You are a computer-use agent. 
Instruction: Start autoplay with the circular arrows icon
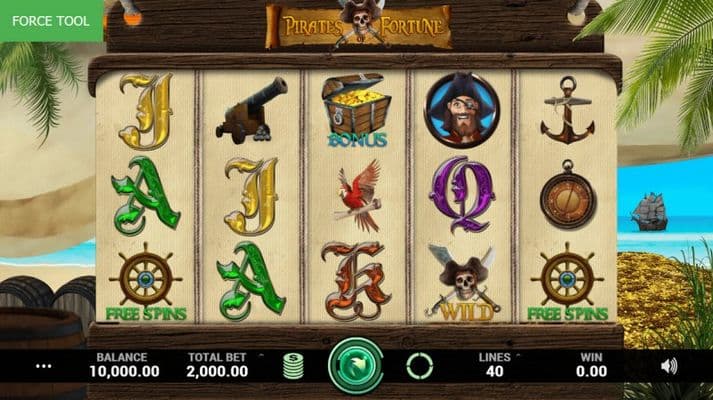tap(420, 366)
